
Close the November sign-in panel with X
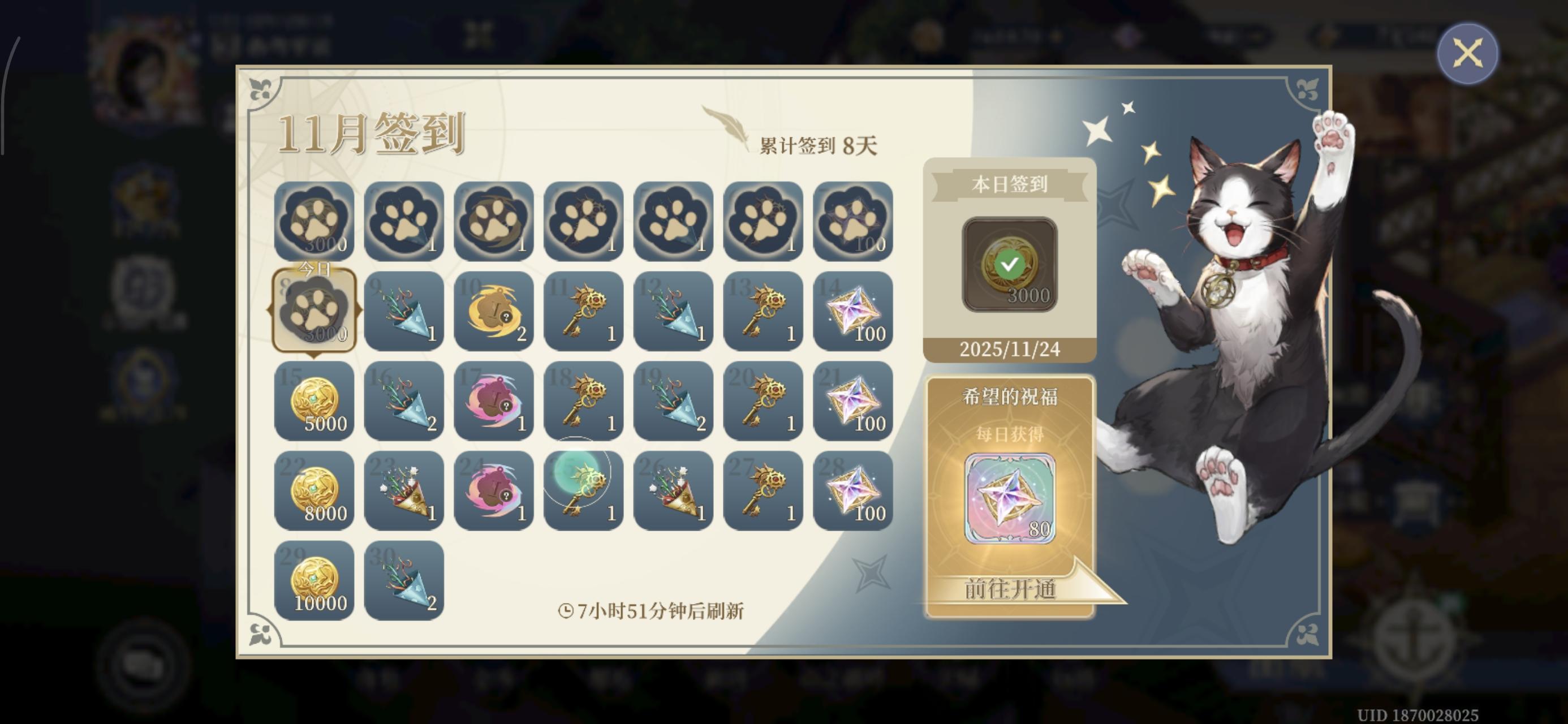(1469, 53)
